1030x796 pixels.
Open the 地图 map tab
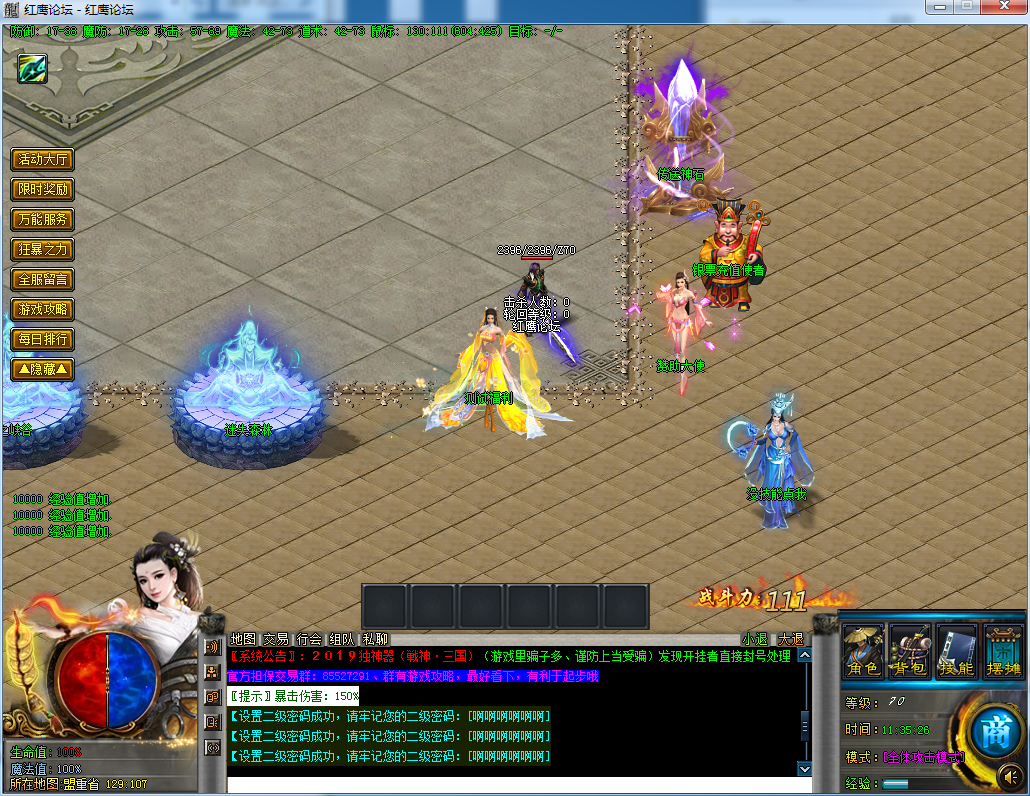click(x=243, y=639)
